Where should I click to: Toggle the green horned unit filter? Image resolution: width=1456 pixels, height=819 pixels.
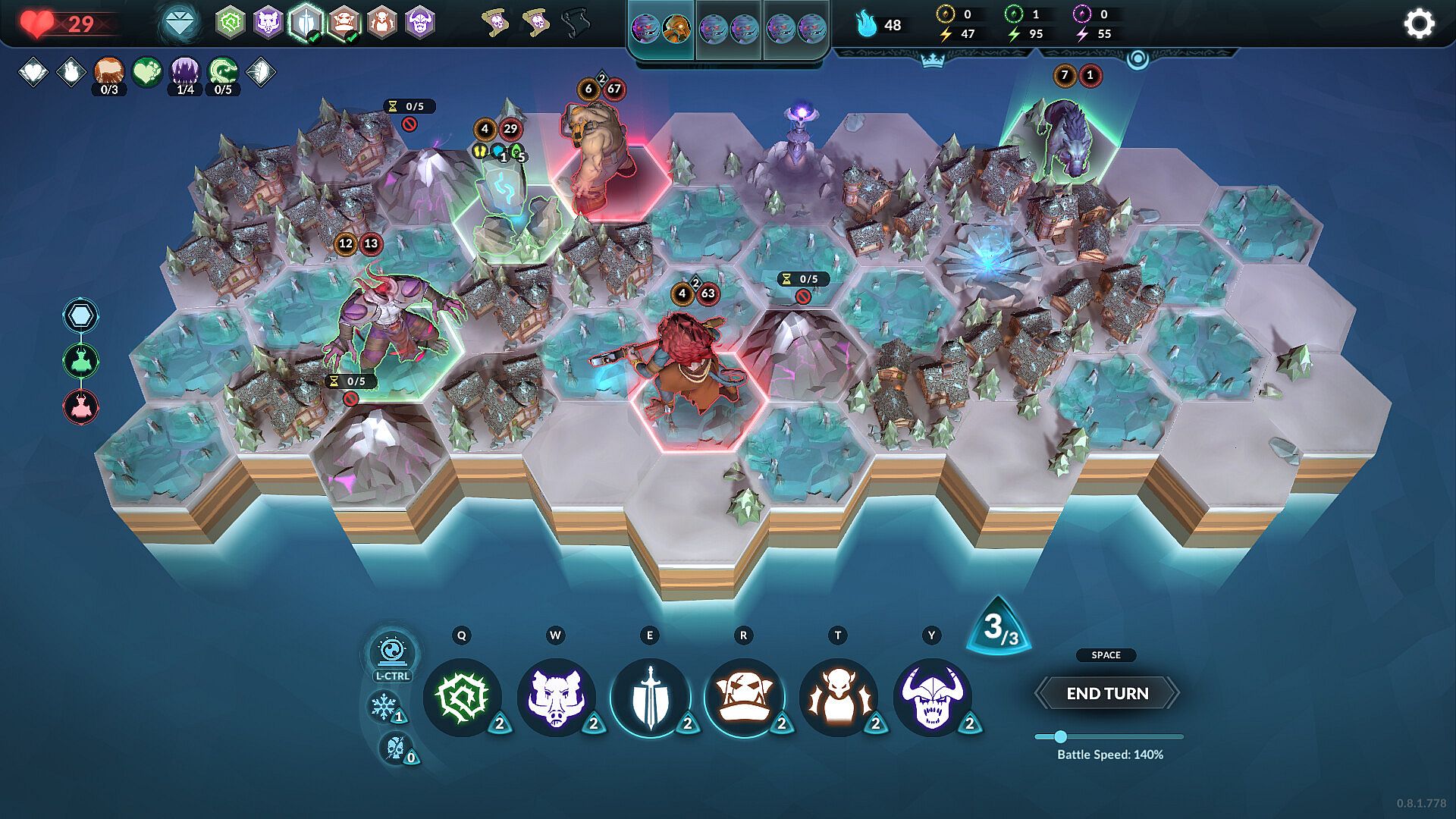[x=80, y=361]
